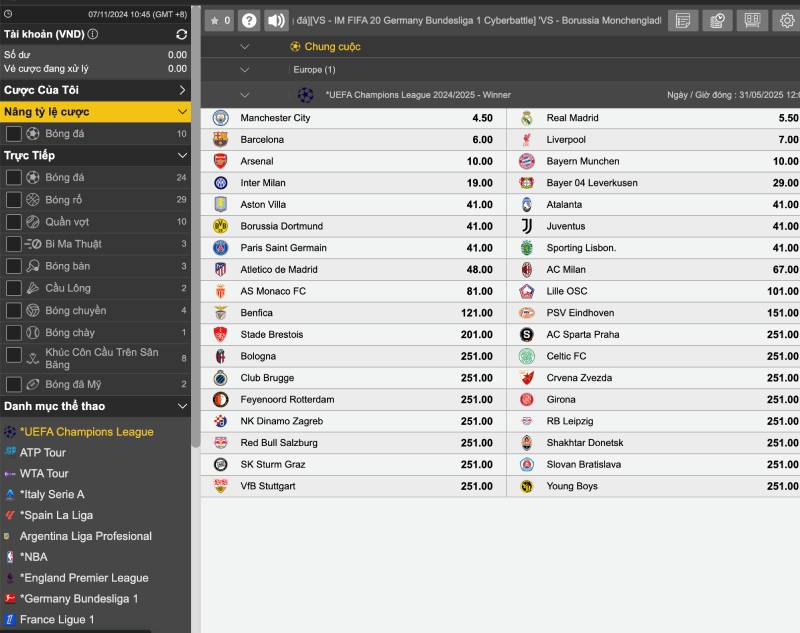Expand the Cược Của Tôi section
The image size is (800, 633).
coord(182,90)
